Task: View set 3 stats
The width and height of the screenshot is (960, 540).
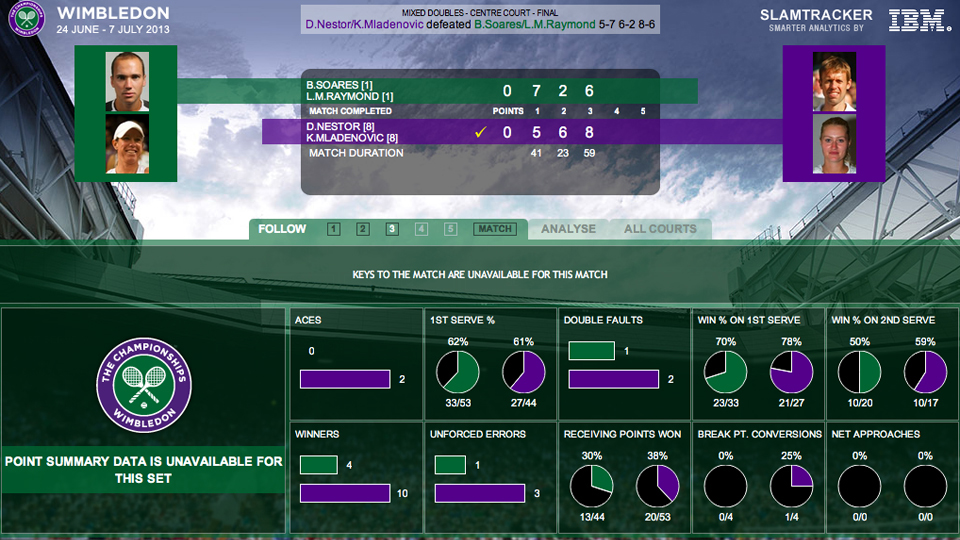Action: tap(392, 229)
